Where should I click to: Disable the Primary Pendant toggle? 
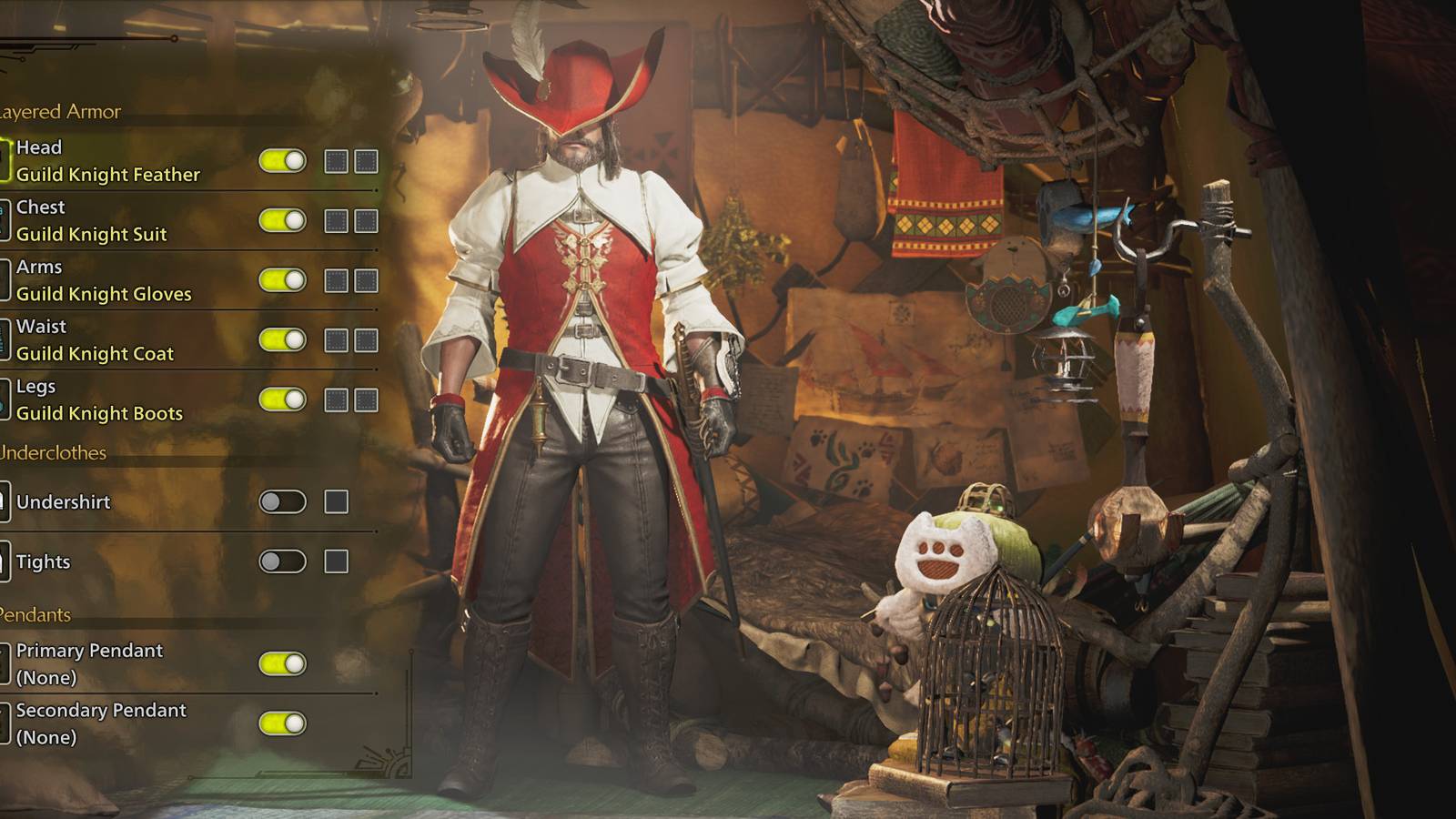(x=282, y=663)
